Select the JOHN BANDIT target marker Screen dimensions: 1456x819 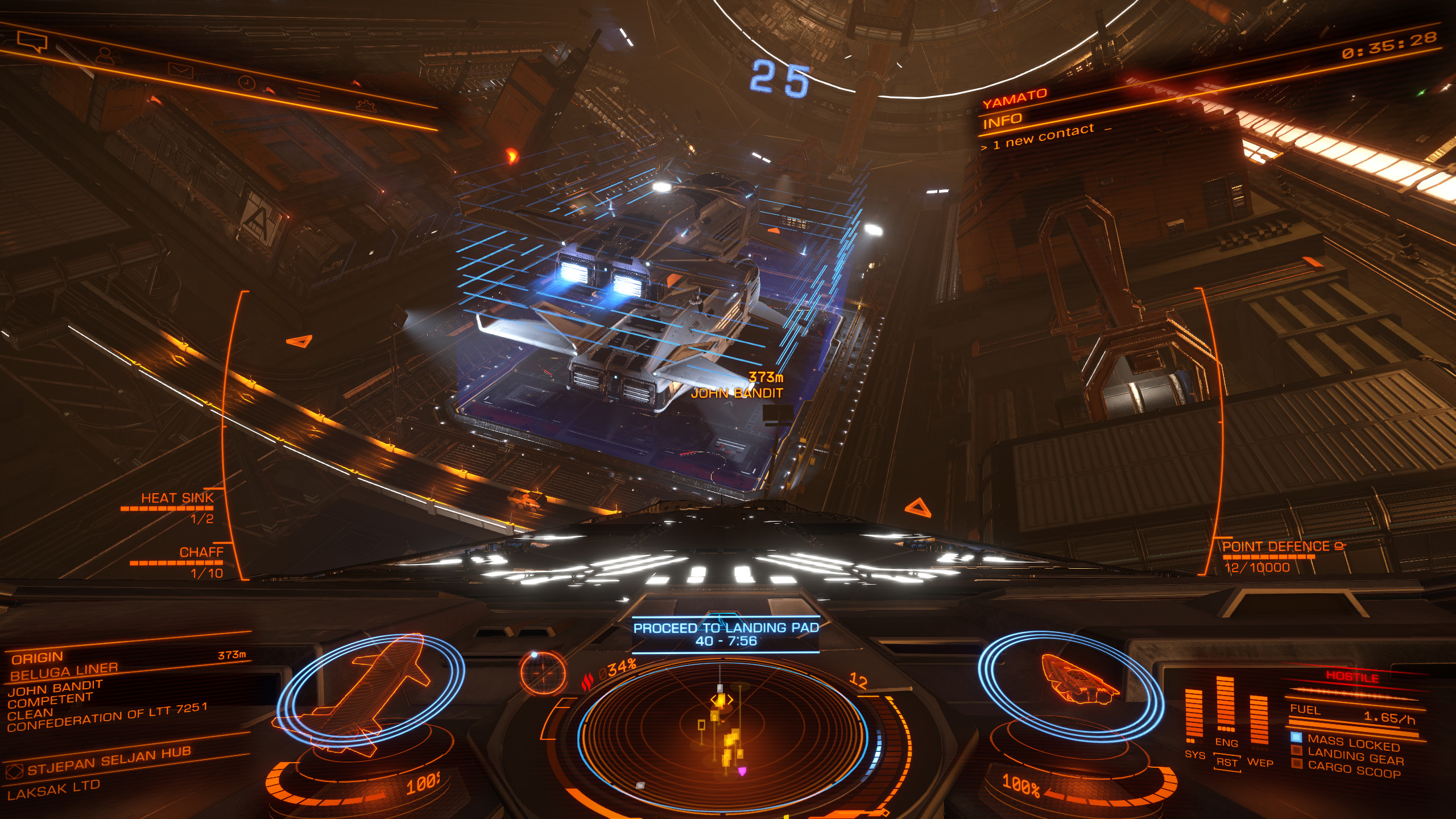pyautogui.click(x=736, y=392)
